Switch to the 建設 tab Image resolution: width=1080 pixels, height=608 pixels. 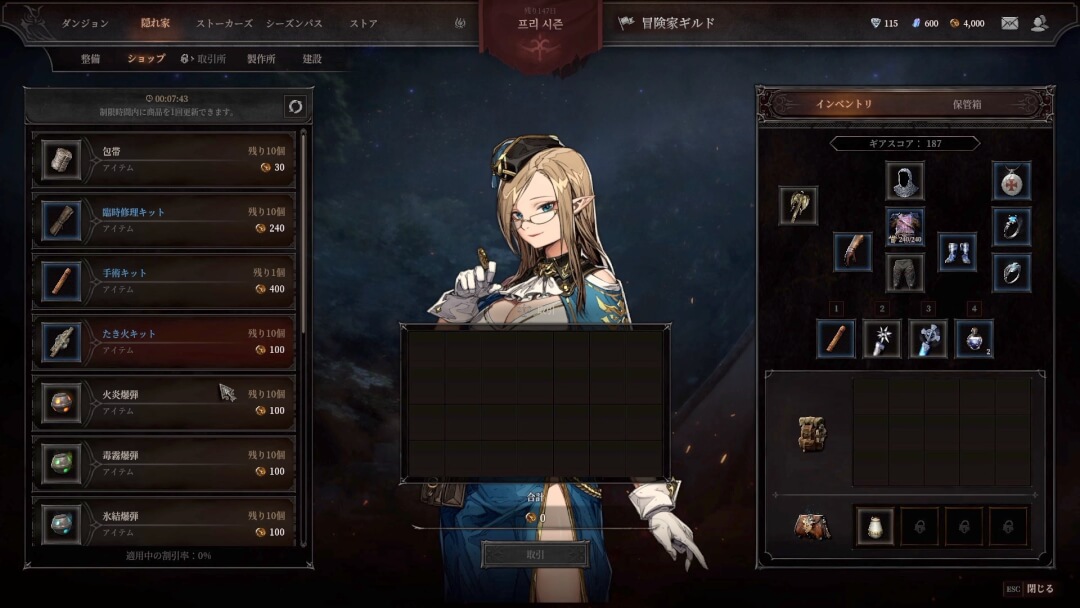(312, 59)
